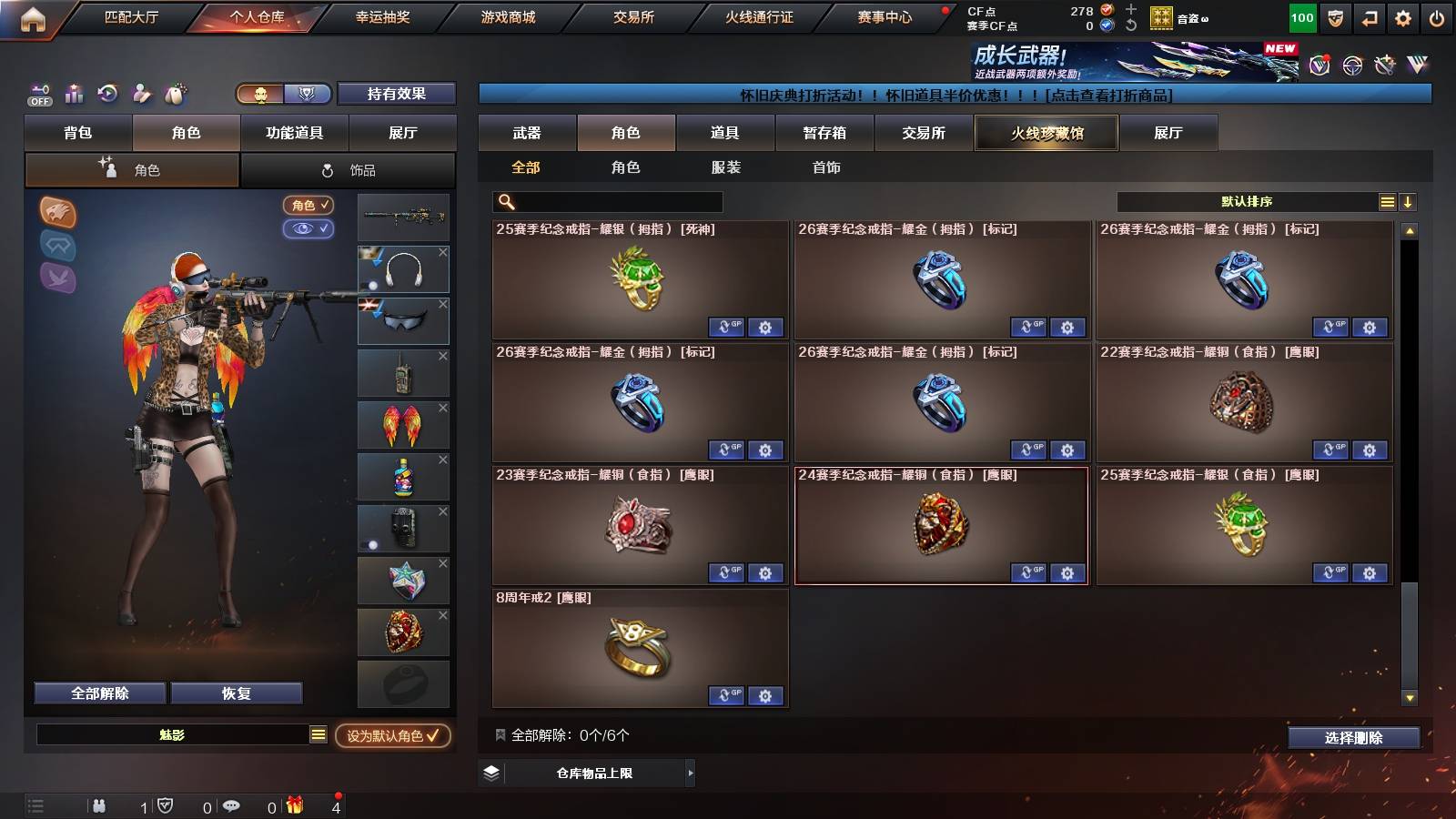Switch the segmented toggle to the rank side
1456x819 pixels.
click(x=308, y=94)
